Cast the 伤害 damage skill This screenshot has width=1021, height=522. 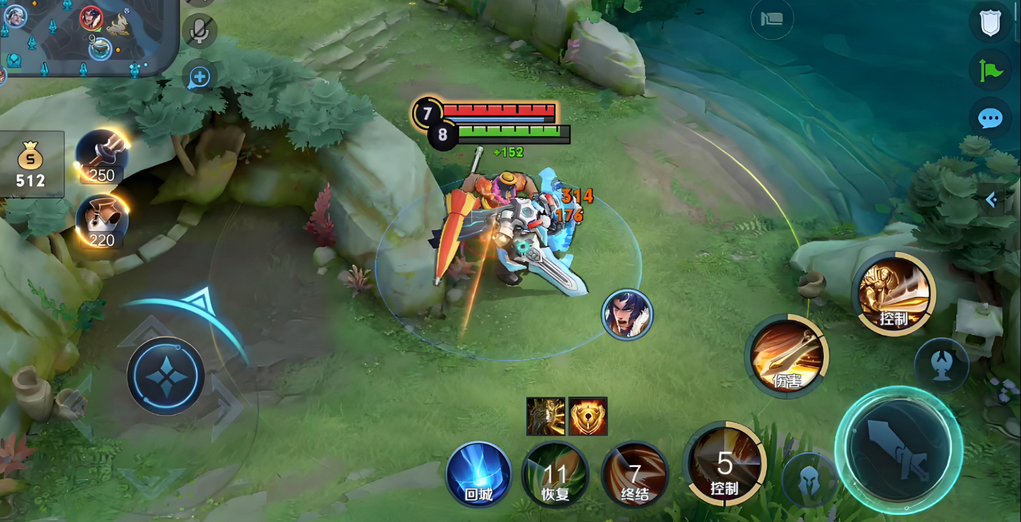(787, 355)
